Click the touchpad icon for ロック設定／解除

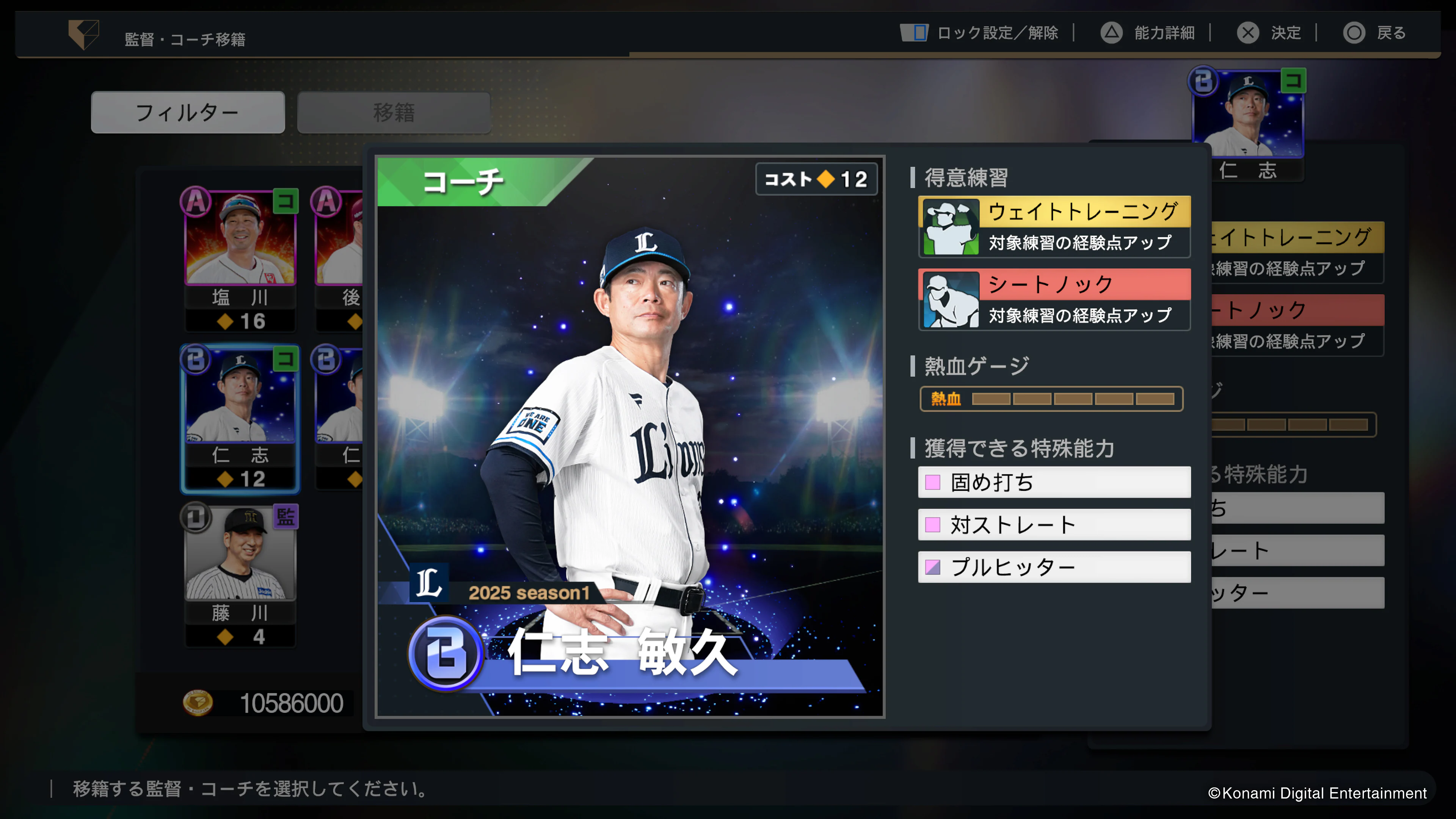click(914, 33)
